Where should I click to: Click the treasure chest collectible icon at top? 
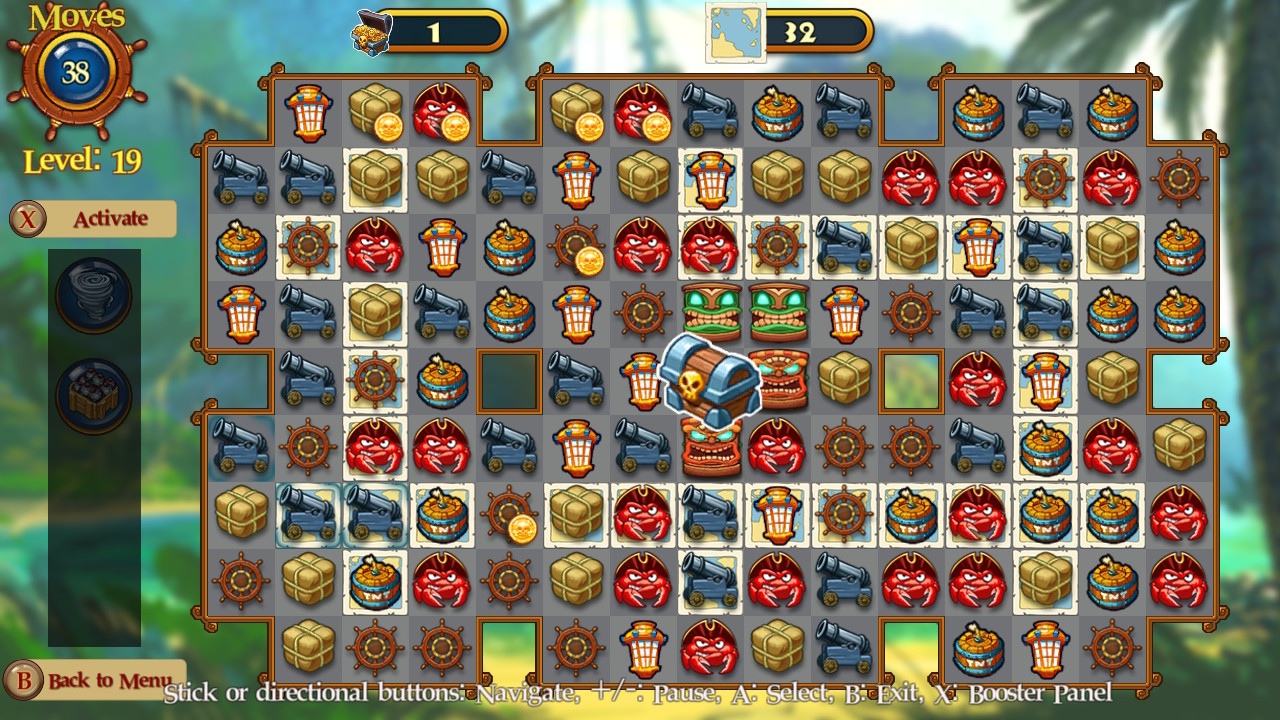pos(370,30)
